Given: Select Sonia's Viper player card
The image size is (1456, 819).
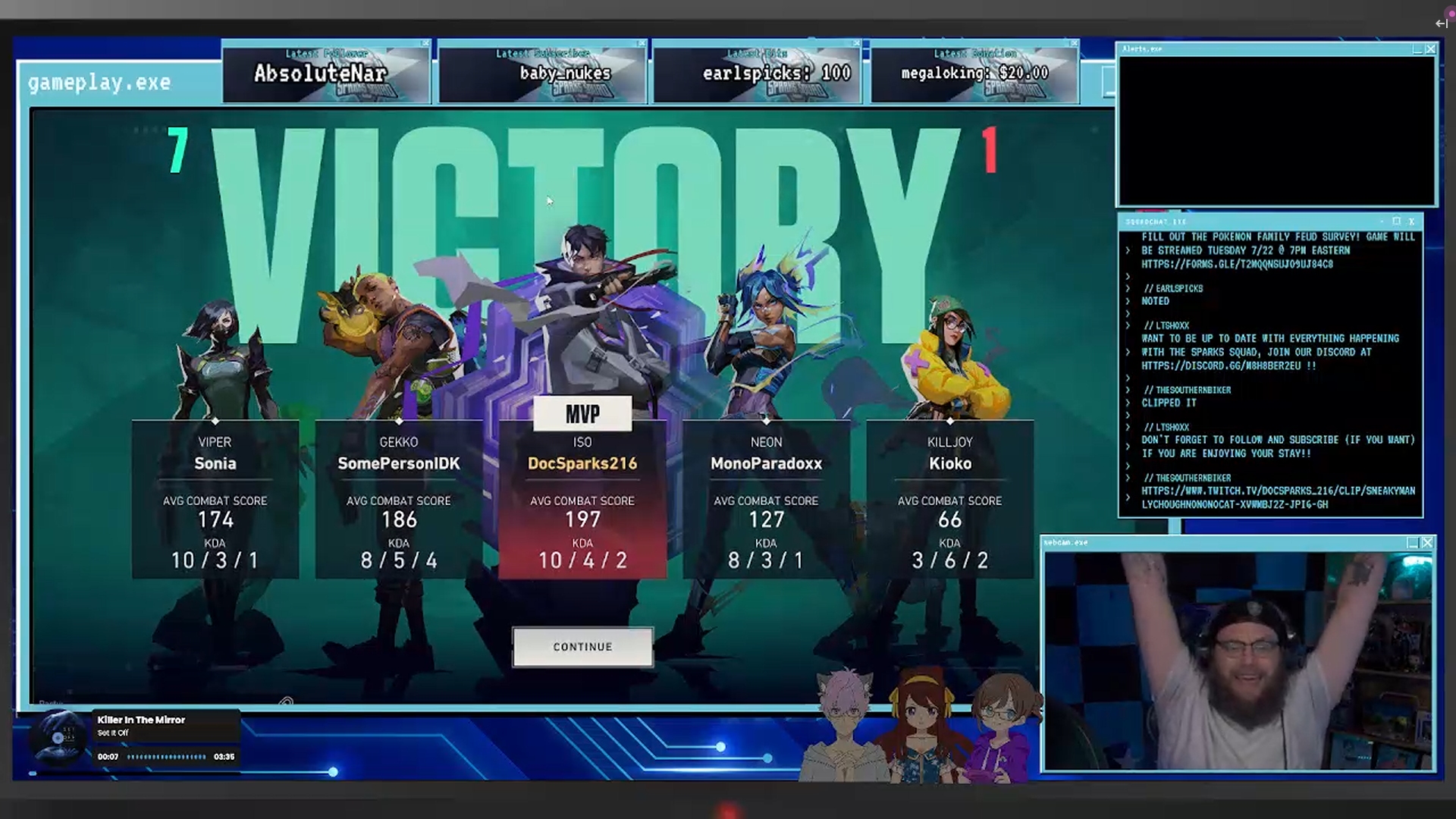Looking at the screenshot, I should tap(215, 499).
